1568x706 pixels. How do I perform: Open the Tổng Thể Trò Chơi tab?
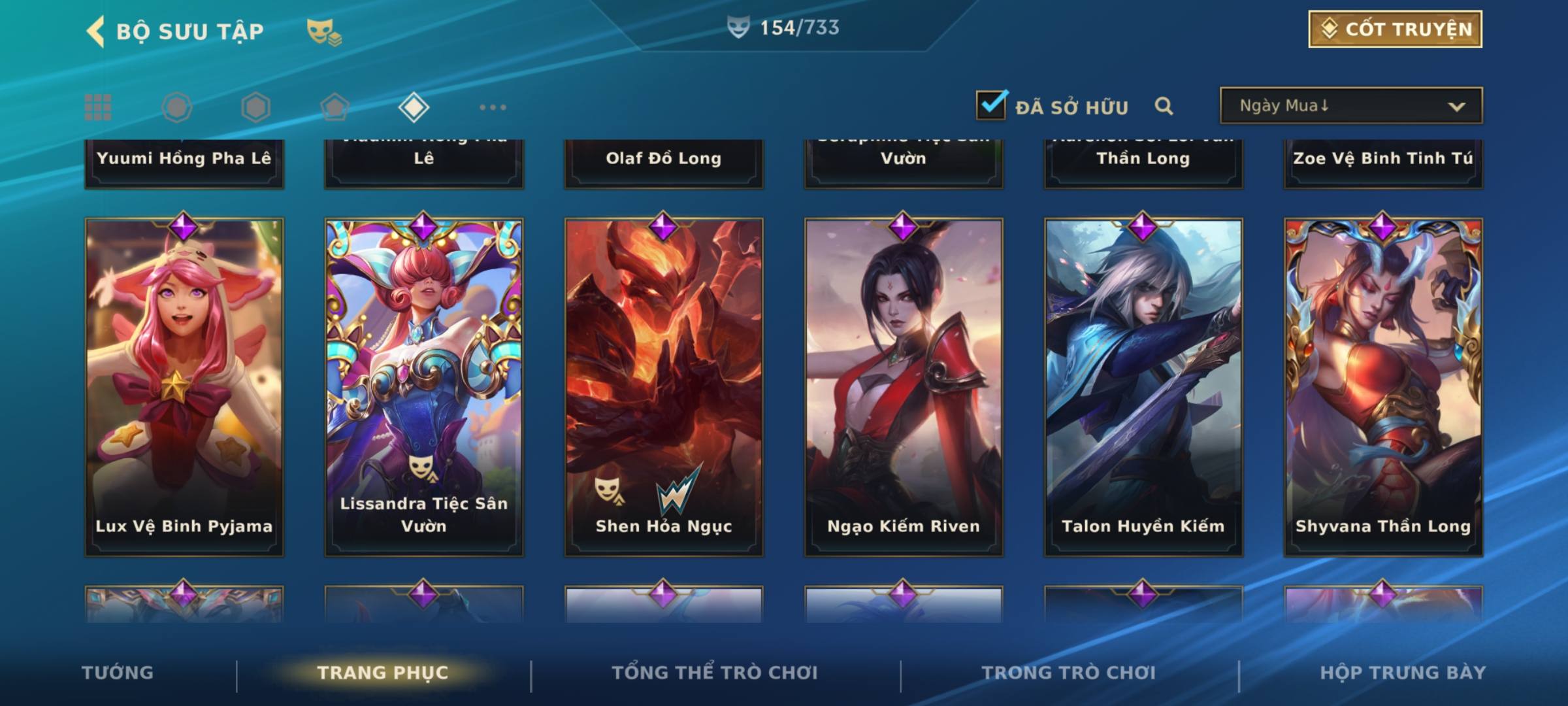coord(715,673)
